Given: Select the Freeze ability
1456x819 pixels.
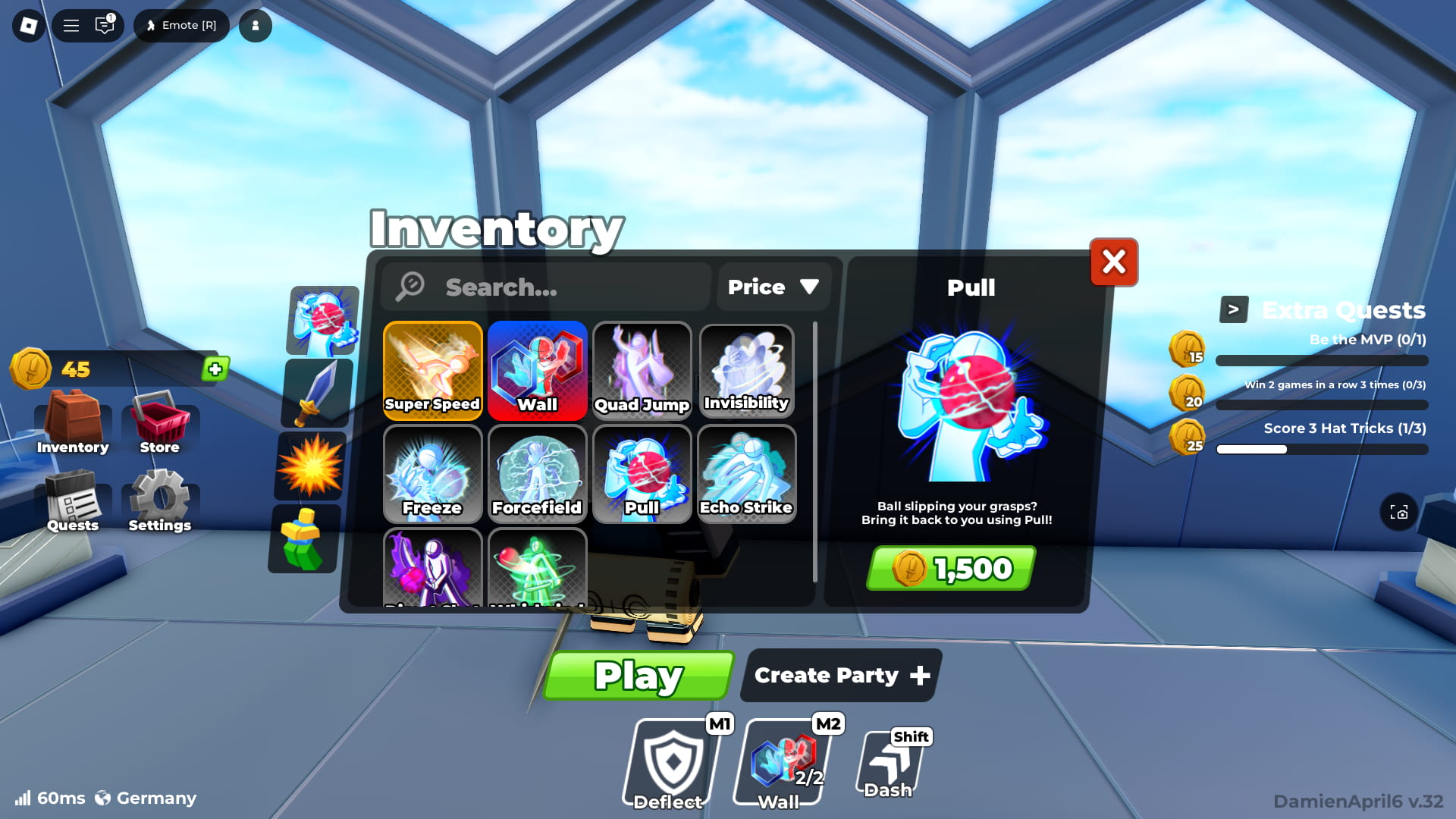Looking at the screenshot, I should [x=432, y=474].
